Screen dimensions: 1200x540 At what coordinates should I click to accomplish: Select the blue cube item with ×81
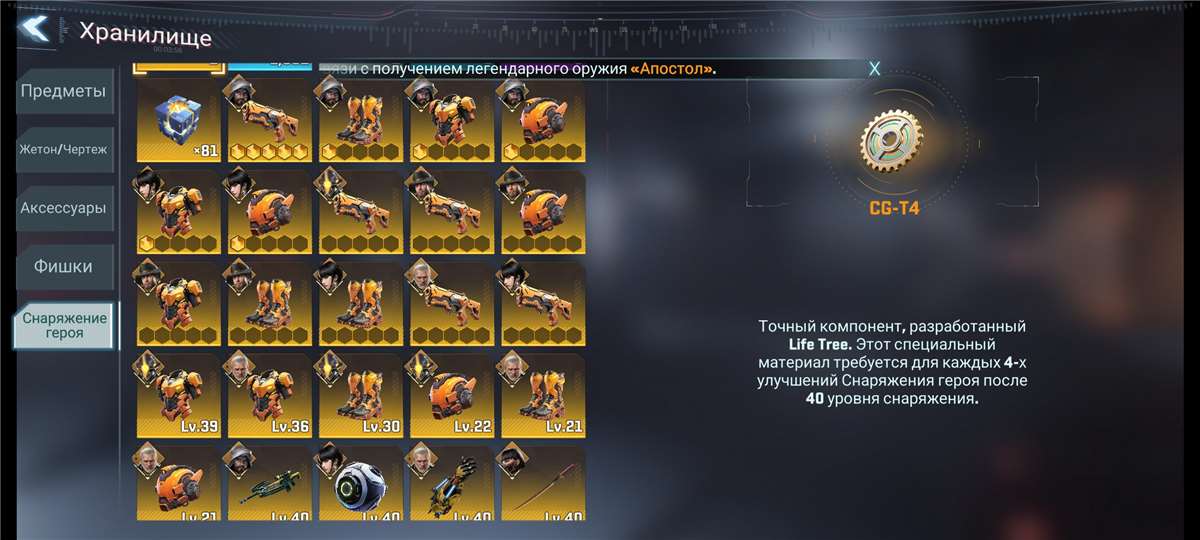pos(178,120)
